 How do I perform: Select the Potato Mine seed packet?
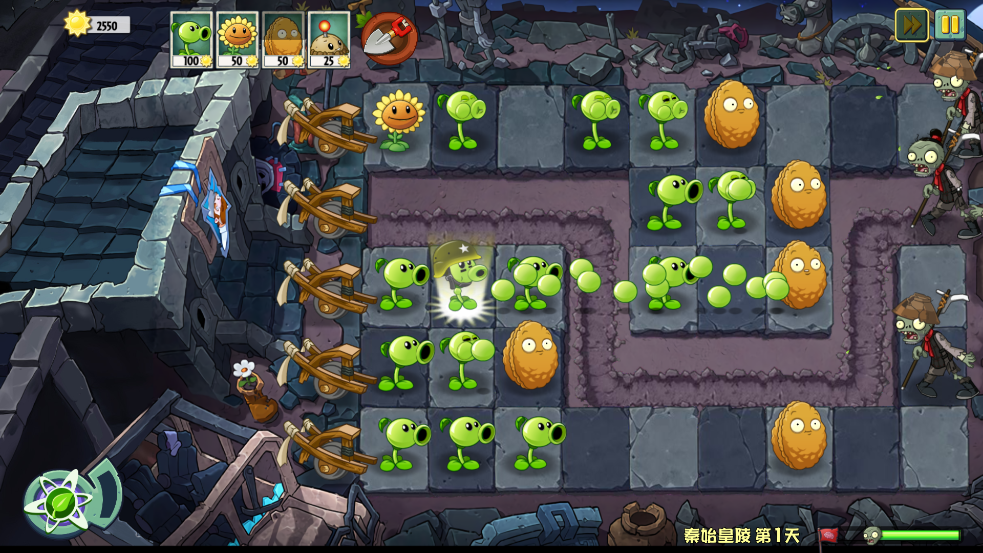[328, 39]
